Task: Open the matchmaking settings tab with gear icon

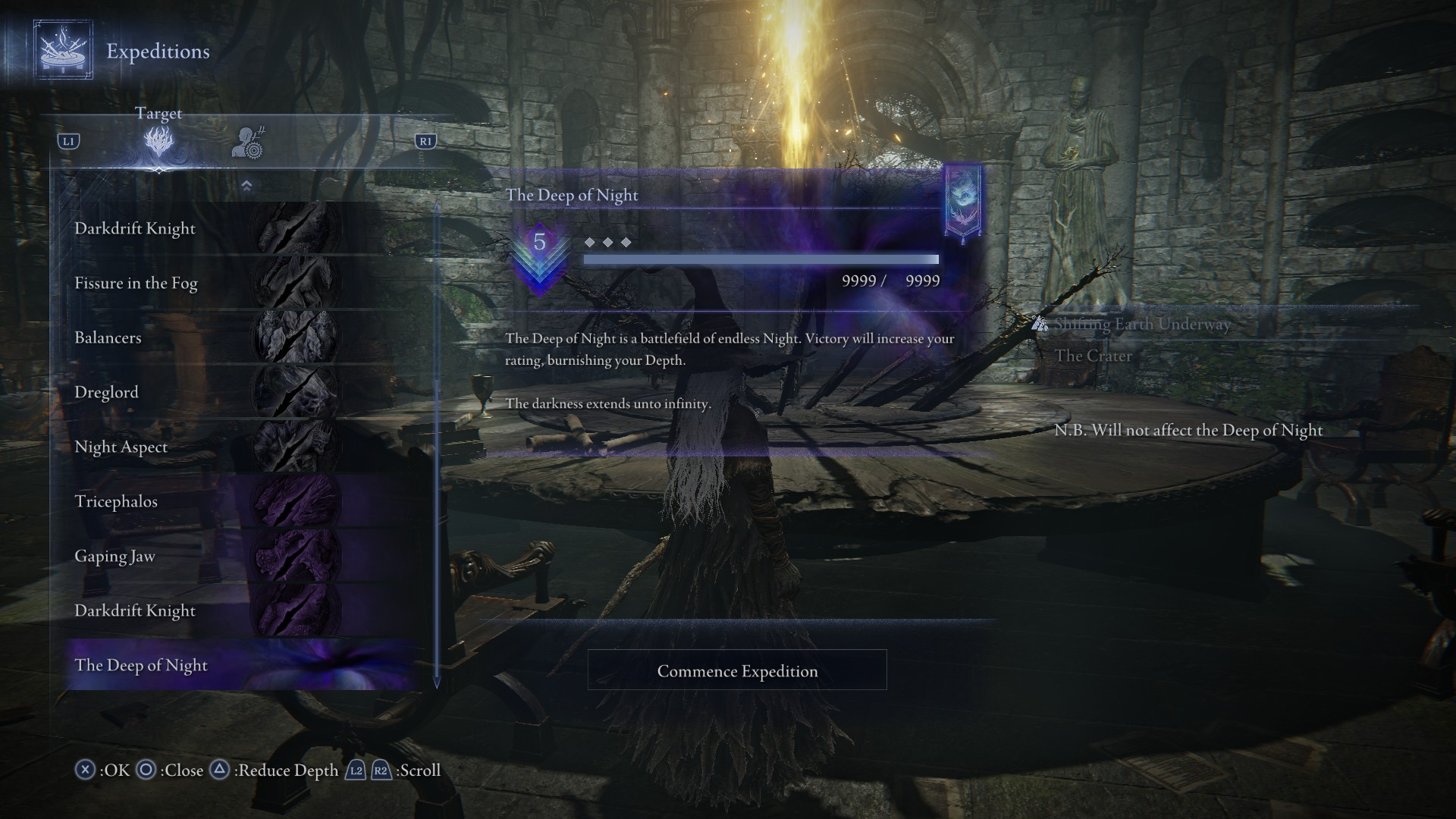Action: 247,143
